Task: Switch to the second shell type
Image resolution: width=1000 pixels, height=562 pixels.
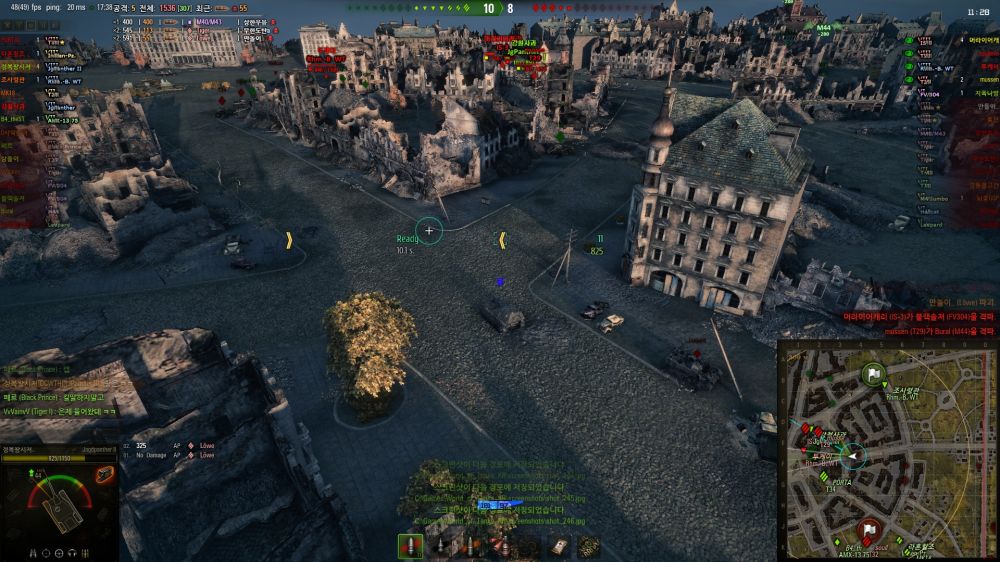Action: point(439,546)
